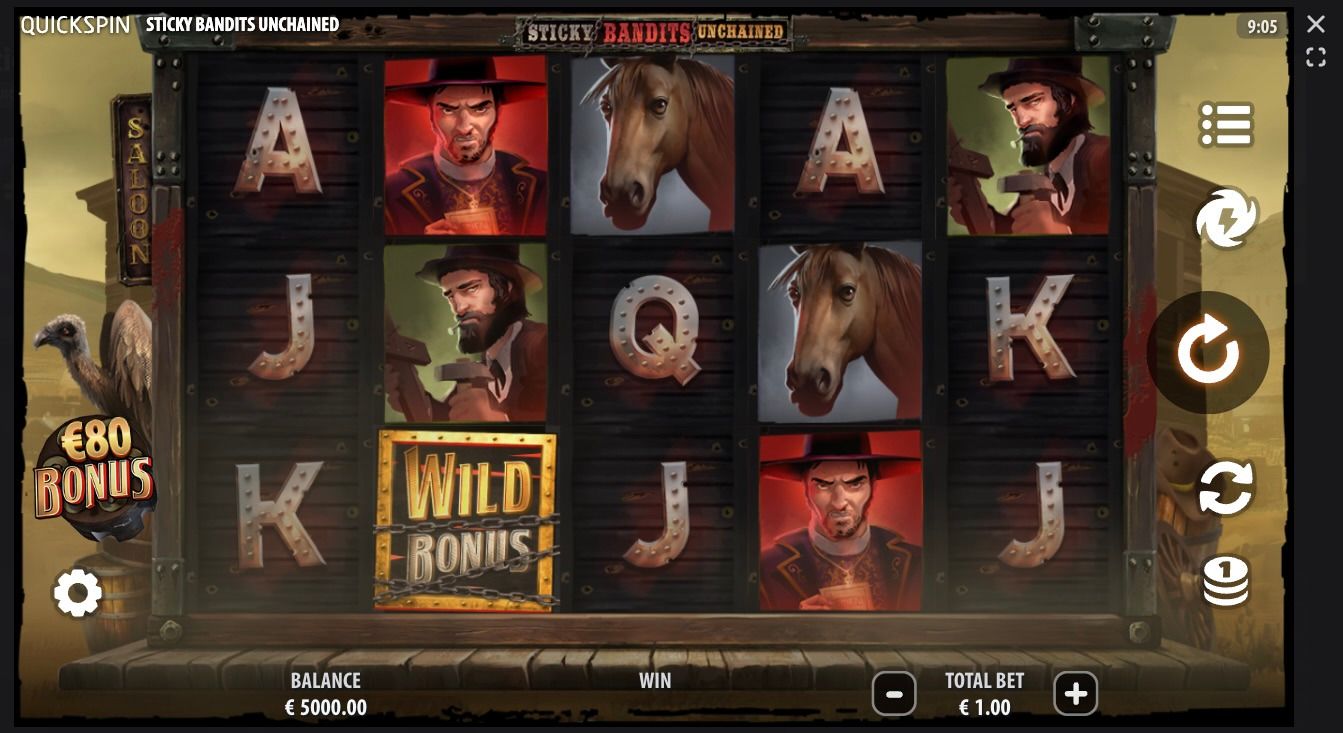The image size is (1343, 733).
Task: Spin the reels with the main spin button
Action: click(x=1208, y=351)
